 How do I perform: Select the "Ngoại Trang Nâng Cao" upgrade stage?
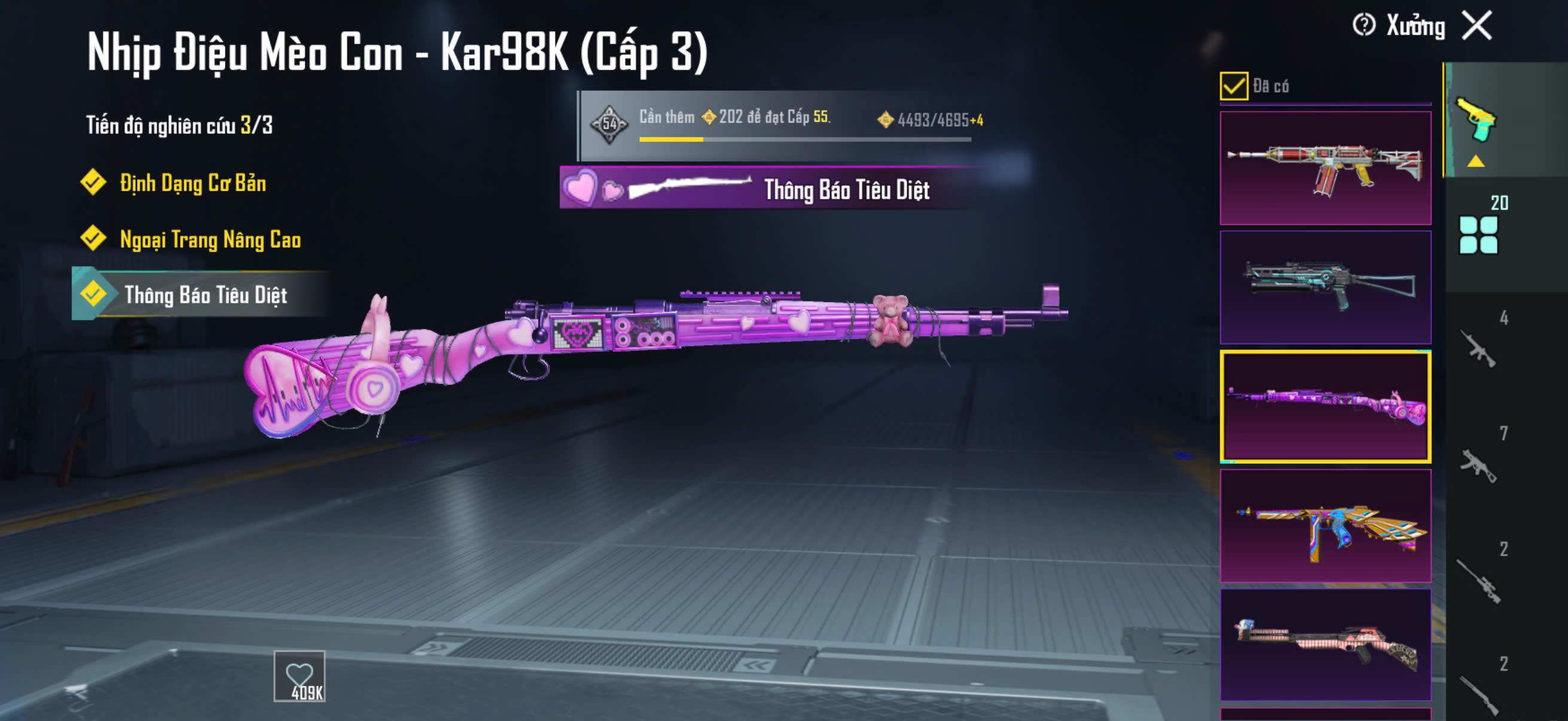tap(209, 239)
